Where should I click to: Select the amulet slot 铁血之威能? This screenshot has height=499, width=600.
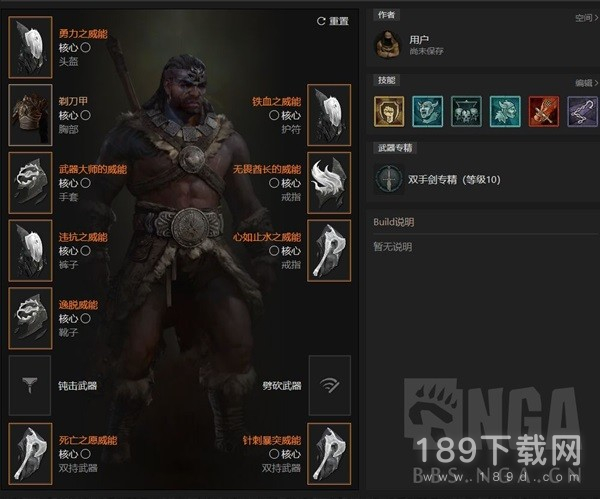(x=329, y=114)
